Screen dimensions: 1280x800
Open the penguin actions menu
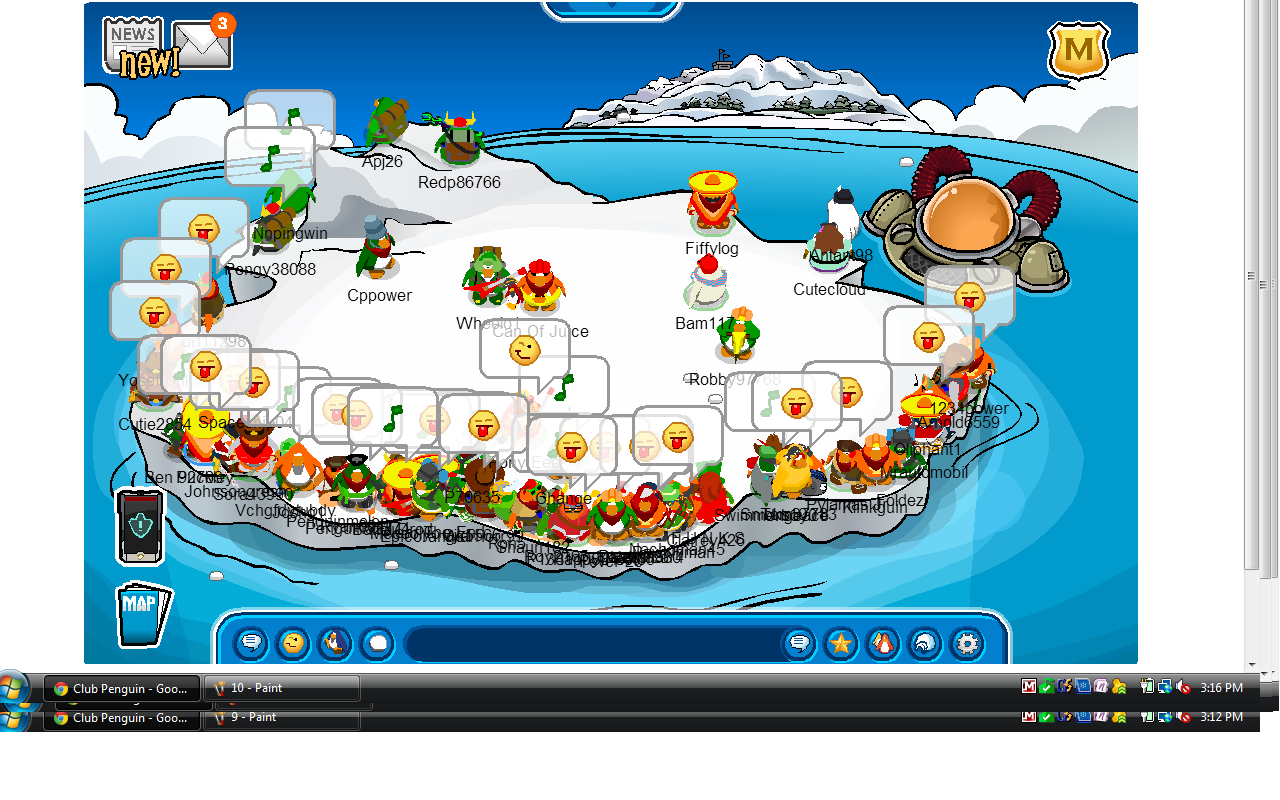pyautogui.click(x=335, y=643)
